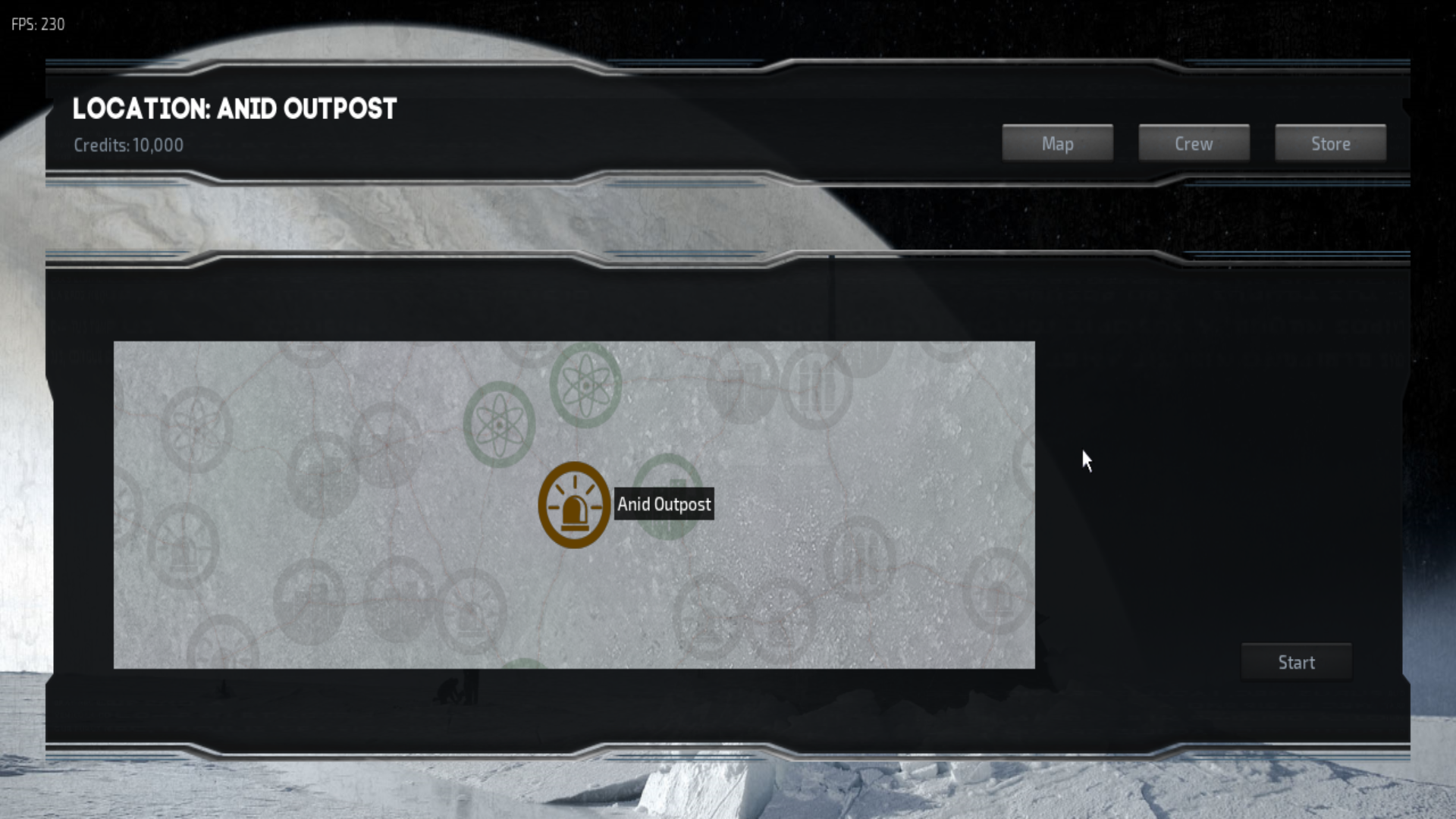Select the faded atom node on the left map edge

pyautogui.click(x=121, y=497)
